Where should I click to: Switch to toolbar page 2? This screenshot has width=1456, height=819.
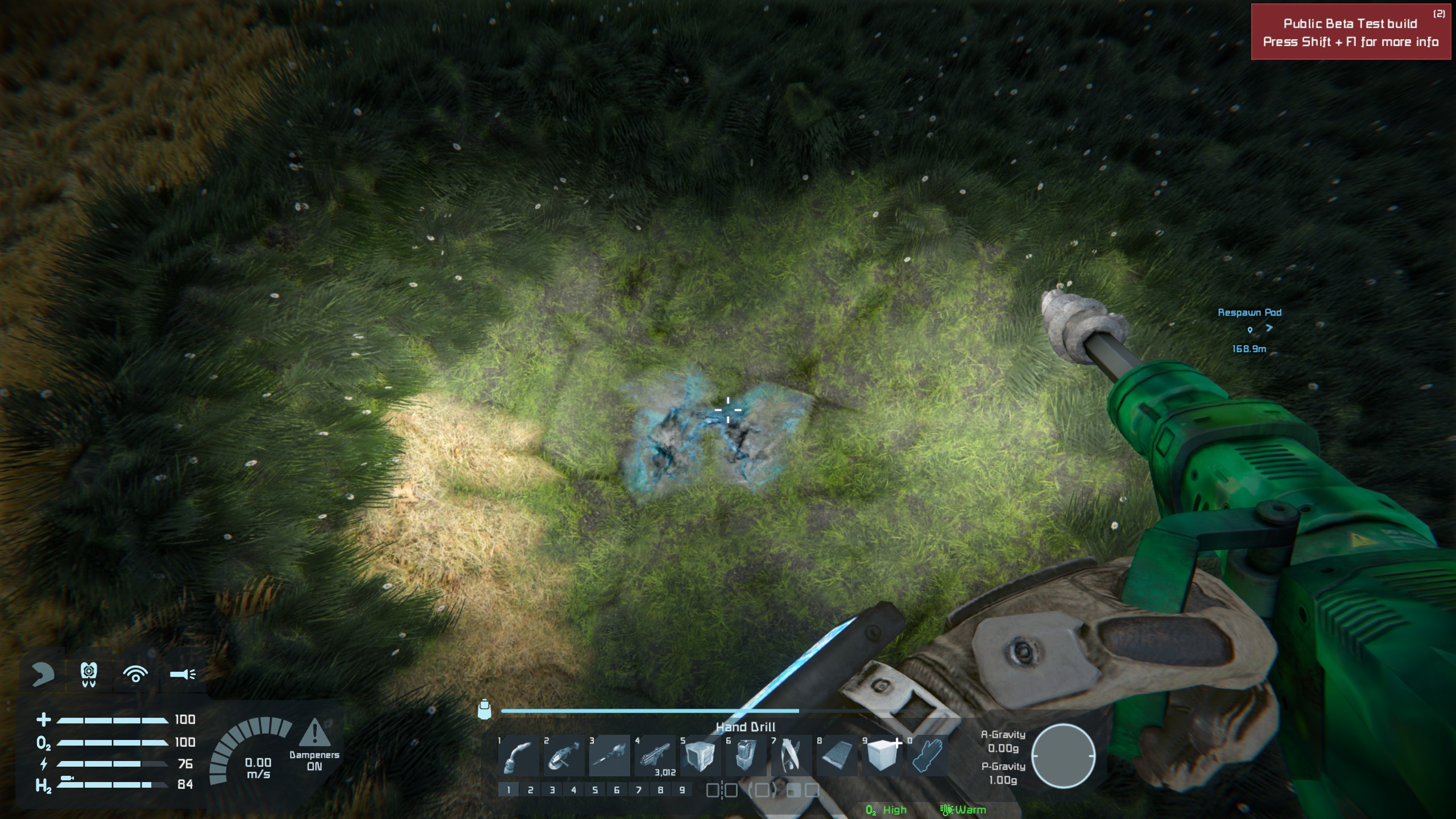click(x=530, y=790)
